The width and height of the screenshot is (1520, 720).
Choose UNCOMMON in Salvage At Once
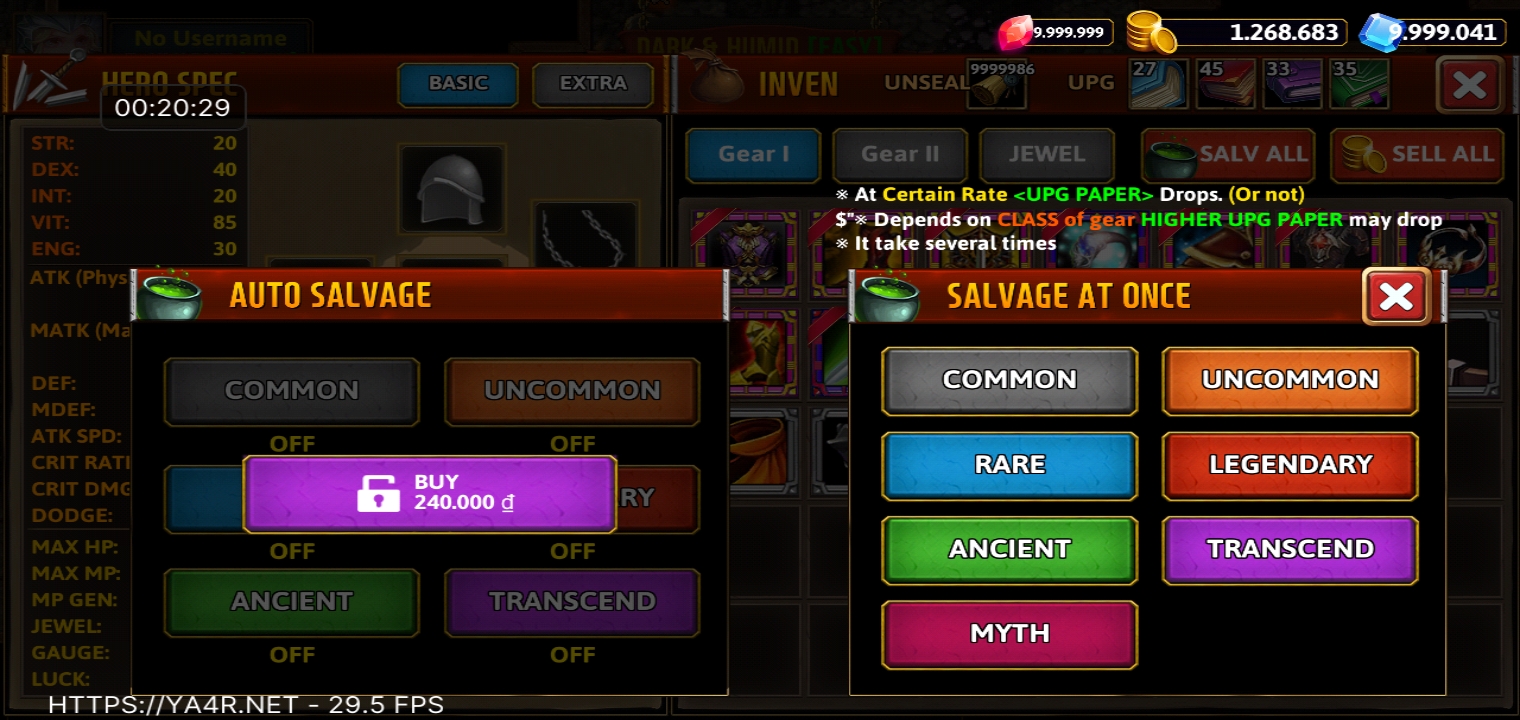(x=1290, y=380)
